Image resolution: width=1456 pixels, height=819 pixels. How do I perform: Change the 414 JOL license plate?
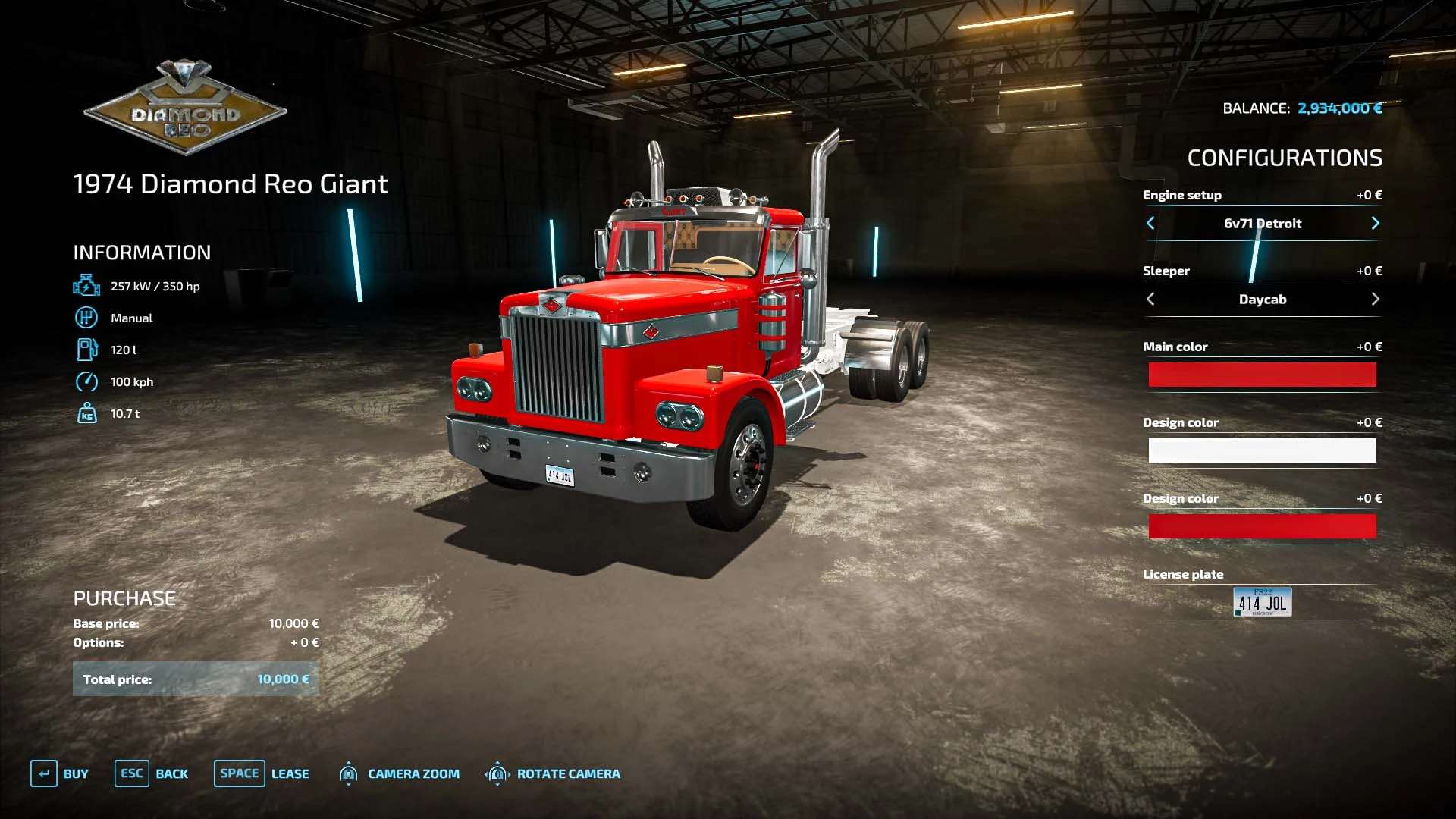(x=1262, y=602)
